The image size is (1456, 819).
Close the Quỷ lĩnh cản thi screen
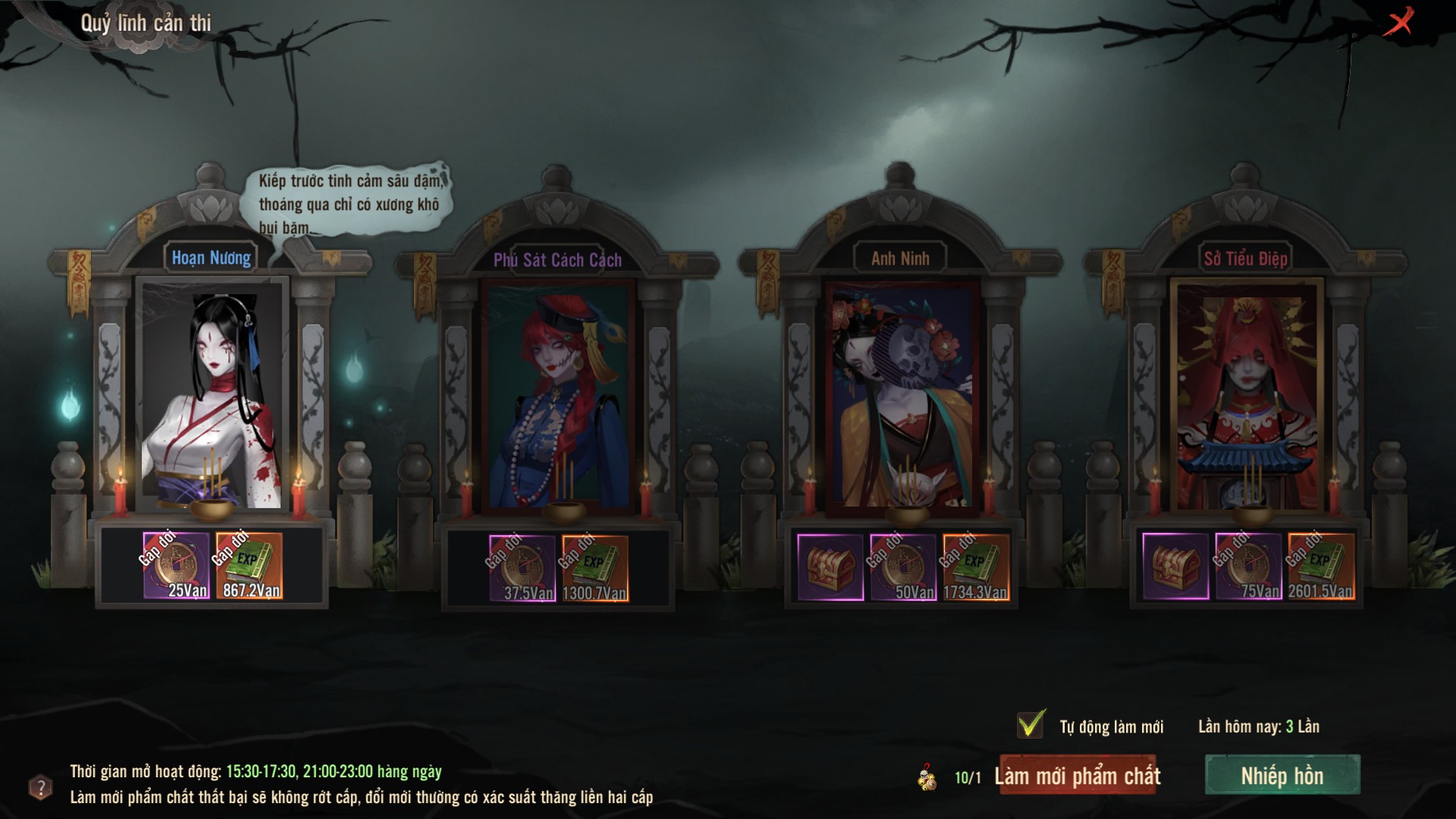tap(1398, 21)
